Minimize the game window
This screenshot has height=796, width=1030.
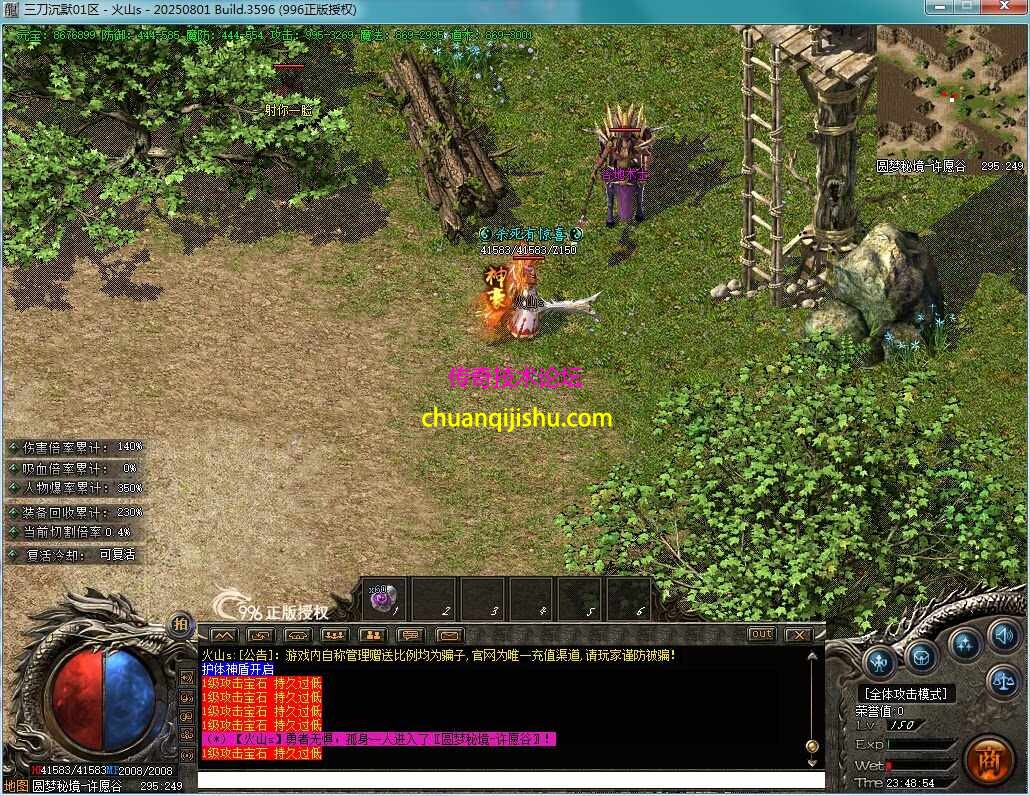pyautogui.click(x=940, y=7)
